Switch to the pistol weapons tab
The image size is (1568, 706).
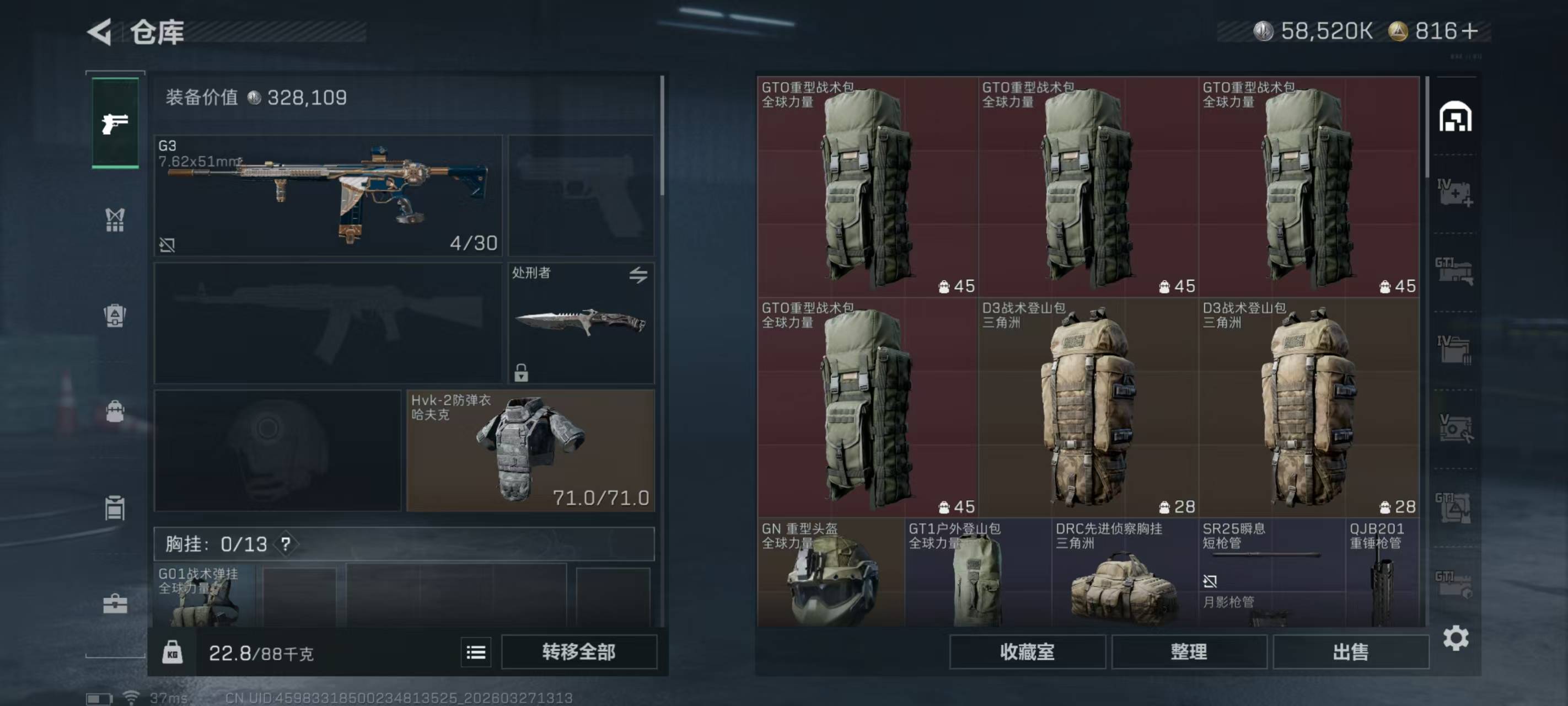[x=115, y=123]
